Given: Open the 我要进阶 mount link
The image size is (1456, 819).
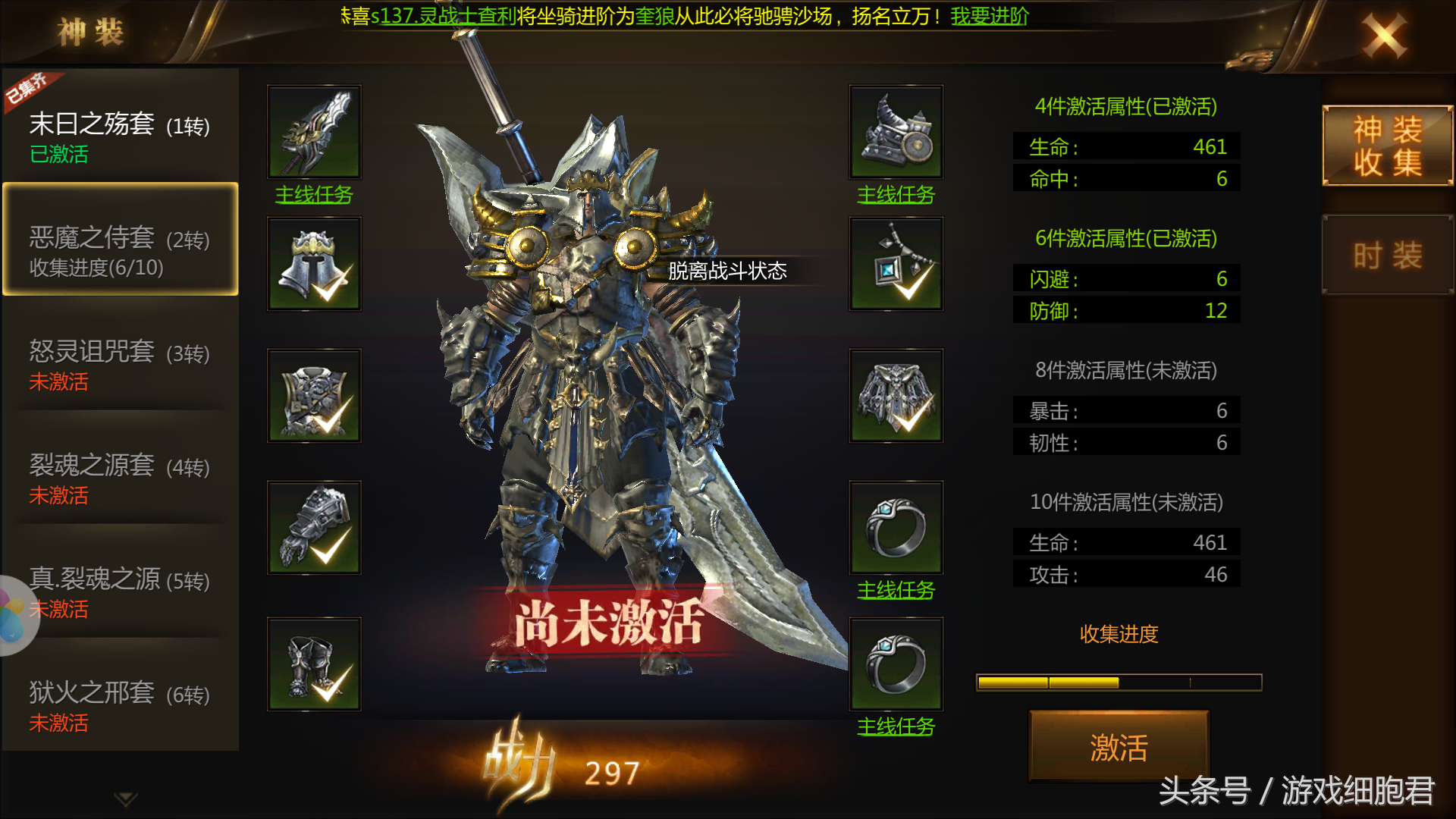Looking at the screenshot, I should 987,16.
